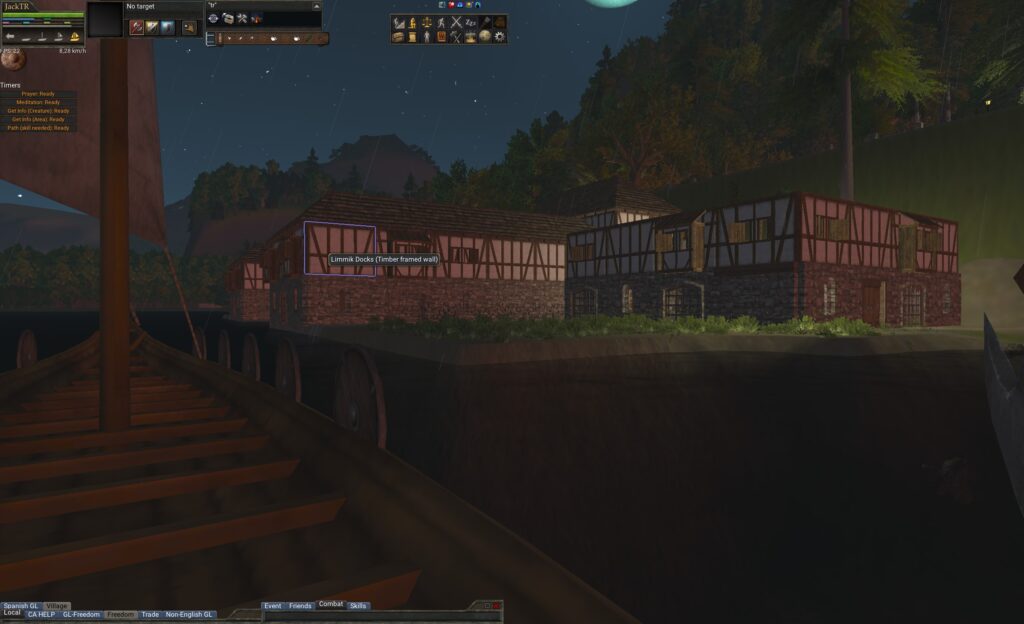Click the golden scales icon
This screenshot has width=1024, height=624.
coord(426,22)
